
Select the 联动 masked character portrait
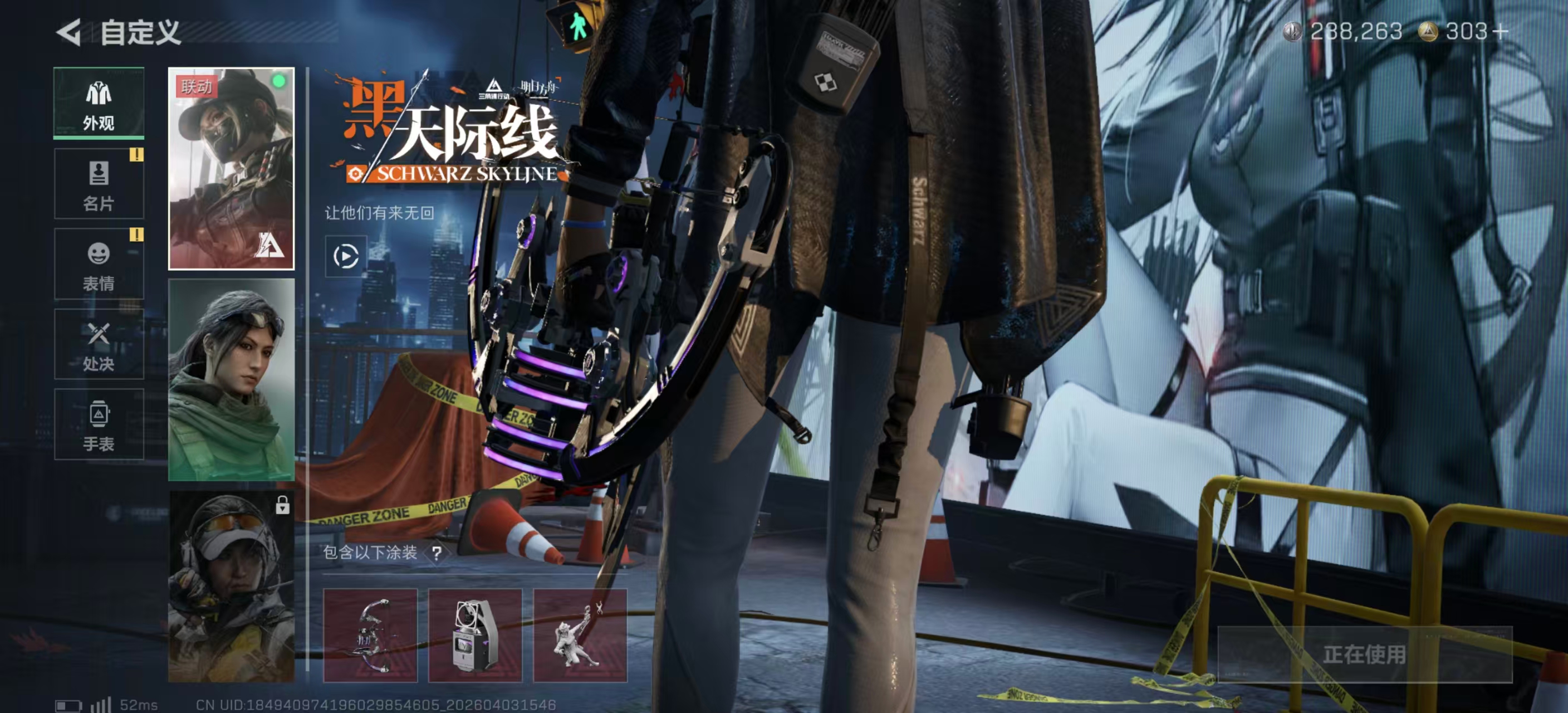(231, 170)
